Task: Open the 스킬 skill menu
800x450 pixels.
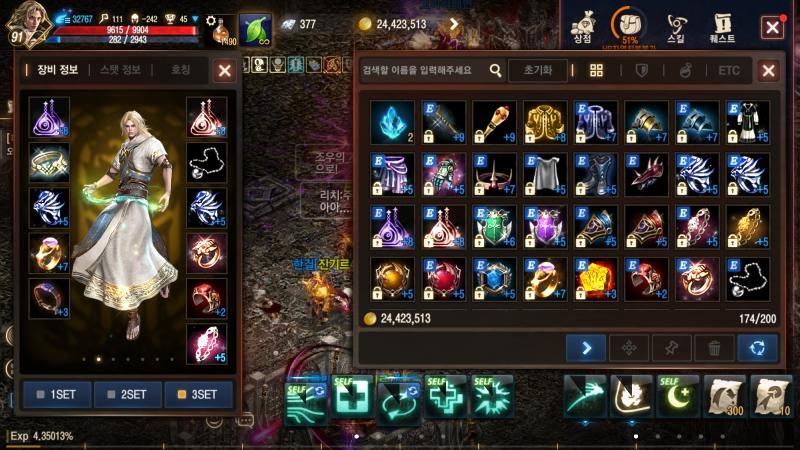Action: pyautogui.click(x=676, y=27)
